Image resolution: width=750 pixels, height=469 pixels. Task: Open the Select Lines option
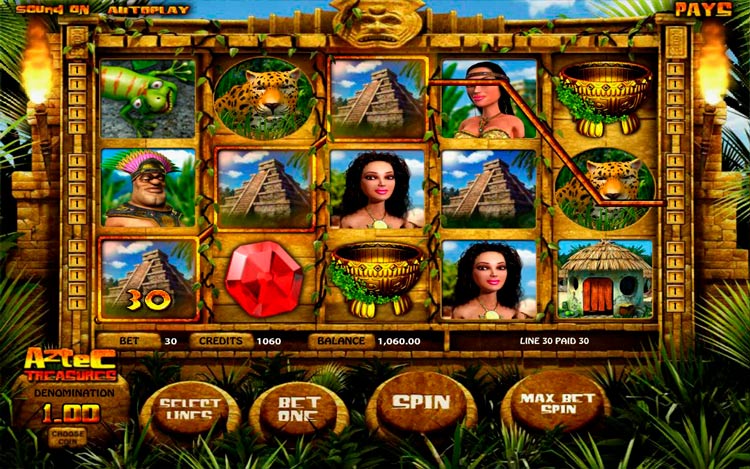pyautogui.click(x=190, y=410)
